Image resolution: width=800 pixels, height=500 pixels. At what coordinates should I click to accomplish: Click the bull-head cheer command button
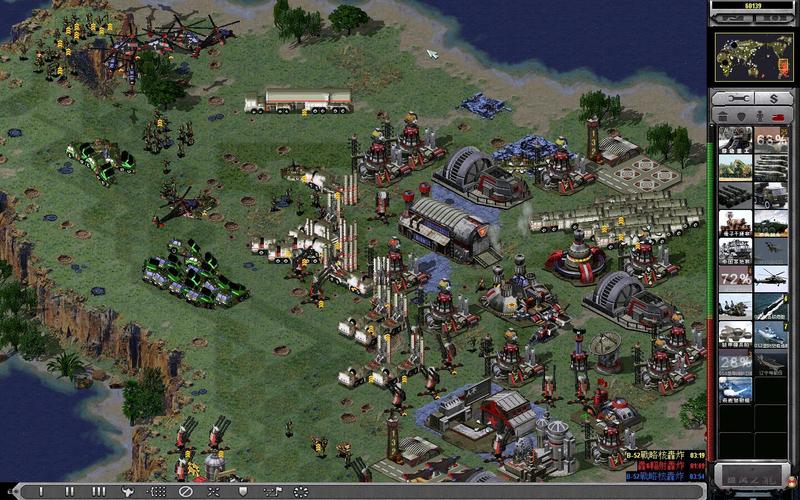127,492
